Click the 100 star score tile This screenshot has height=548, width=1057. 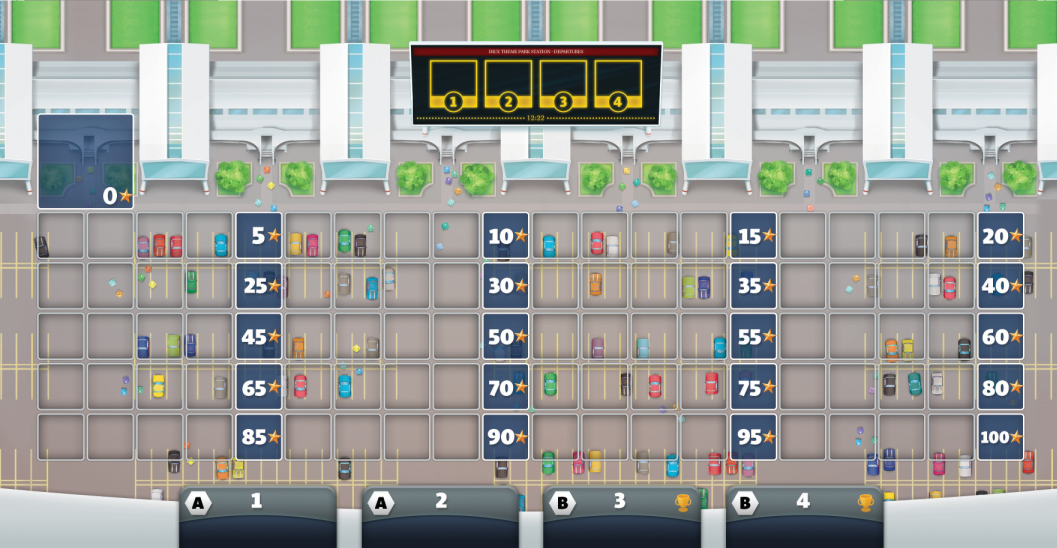1001,437
